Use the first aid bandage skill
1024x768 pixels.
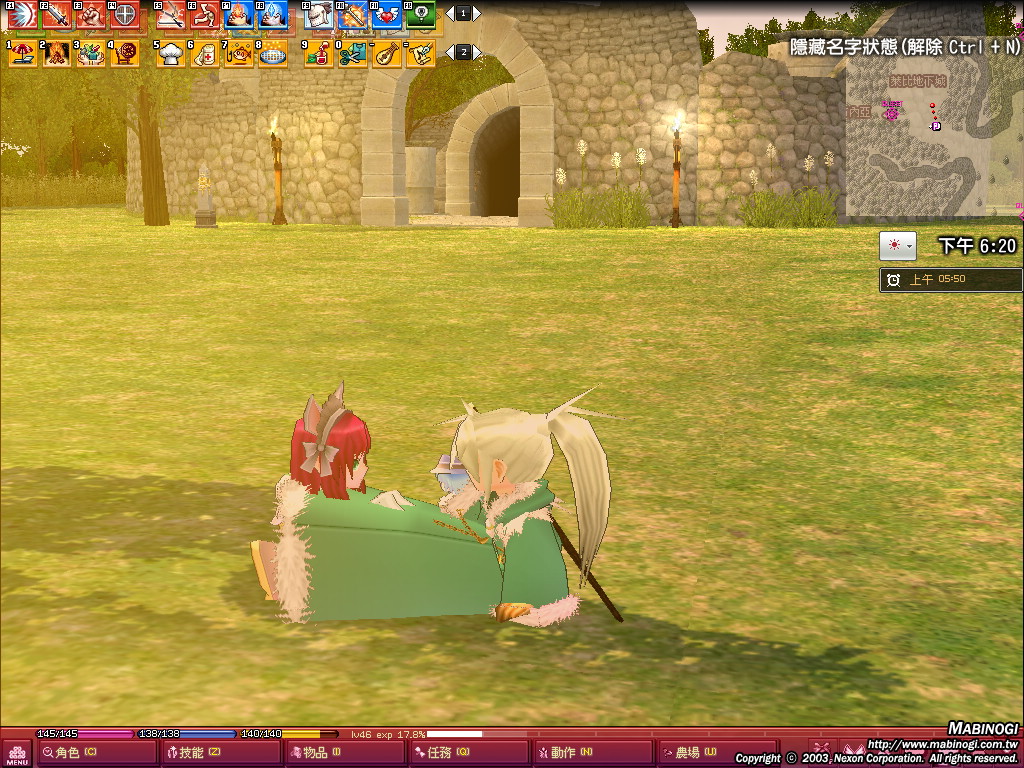click(x=205, y=54)
